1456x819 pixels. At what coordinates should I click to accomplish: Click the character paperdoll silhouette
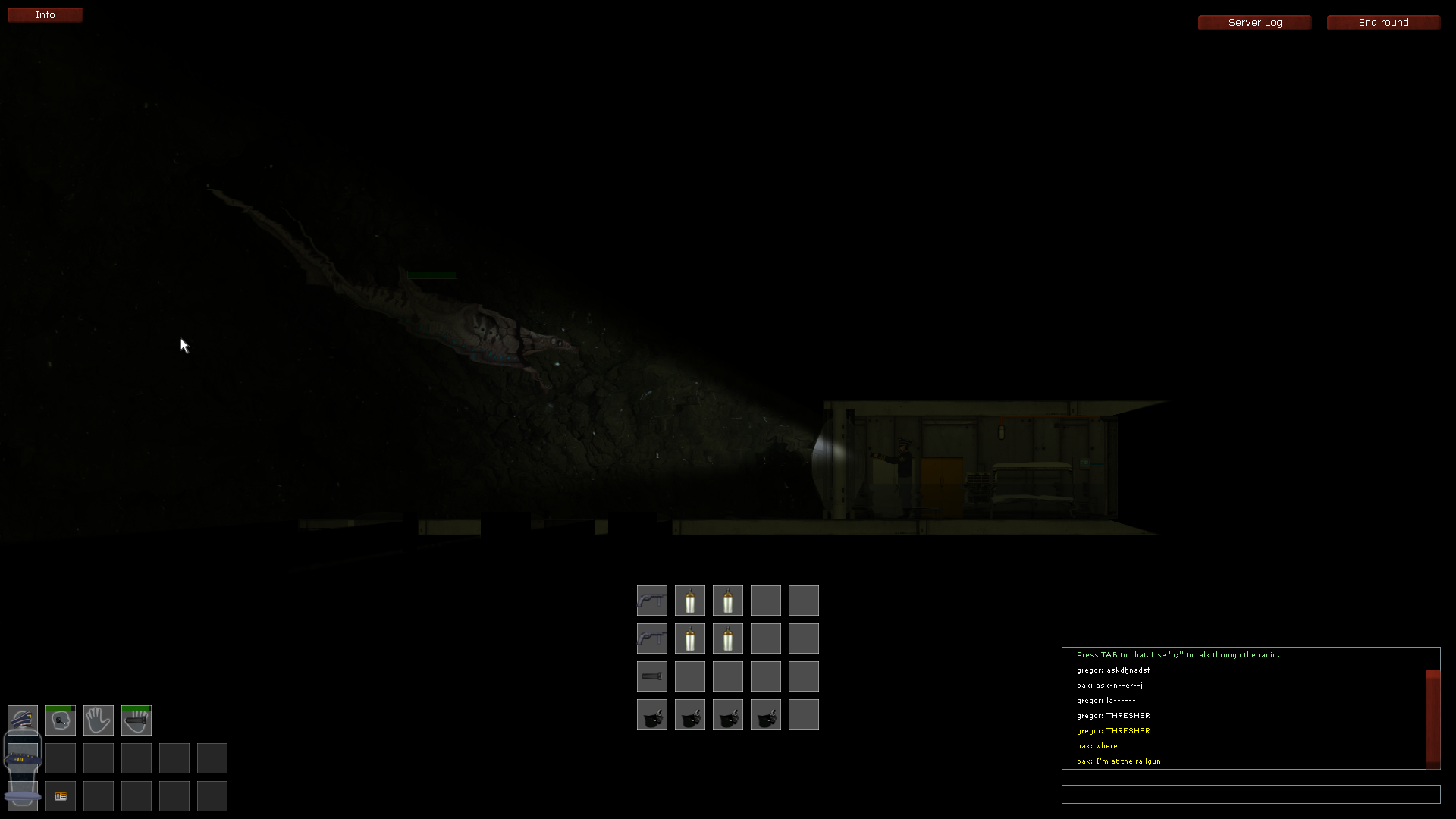coord(22,758)
